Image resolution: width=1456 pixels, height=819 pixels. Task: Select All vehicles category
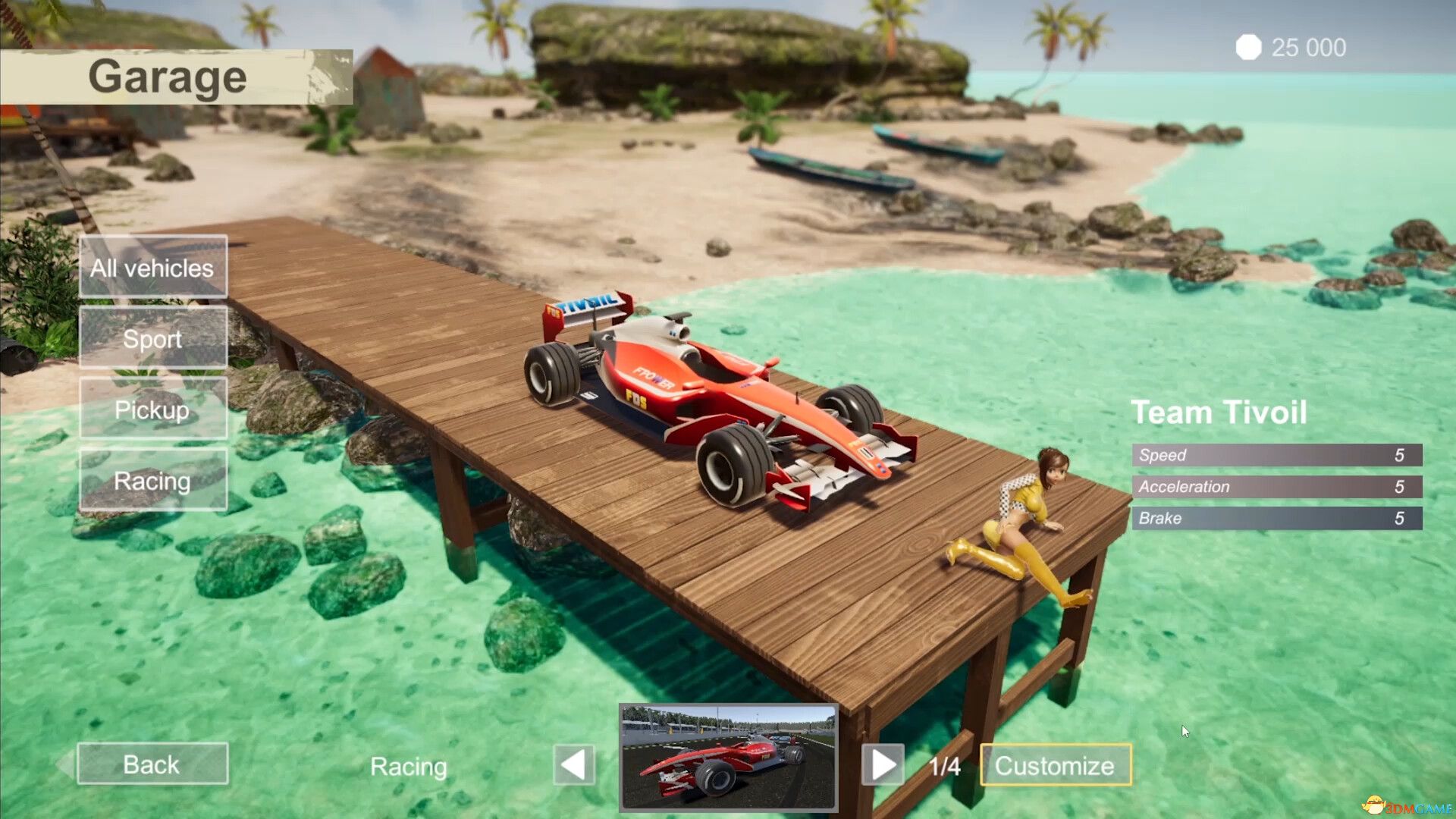tap(152, 267)
